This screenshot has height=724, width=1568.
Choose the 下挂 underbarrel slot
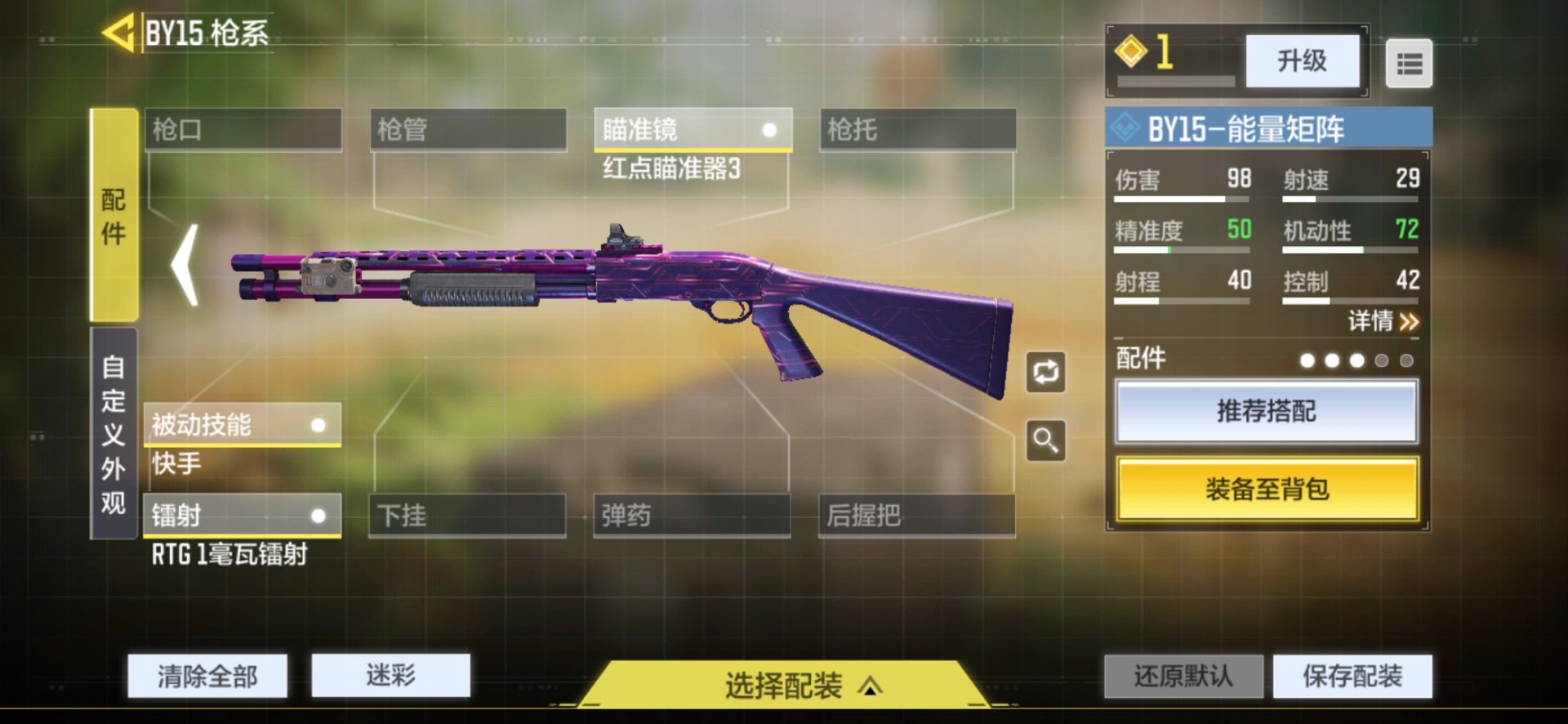[x=467, y=516]
